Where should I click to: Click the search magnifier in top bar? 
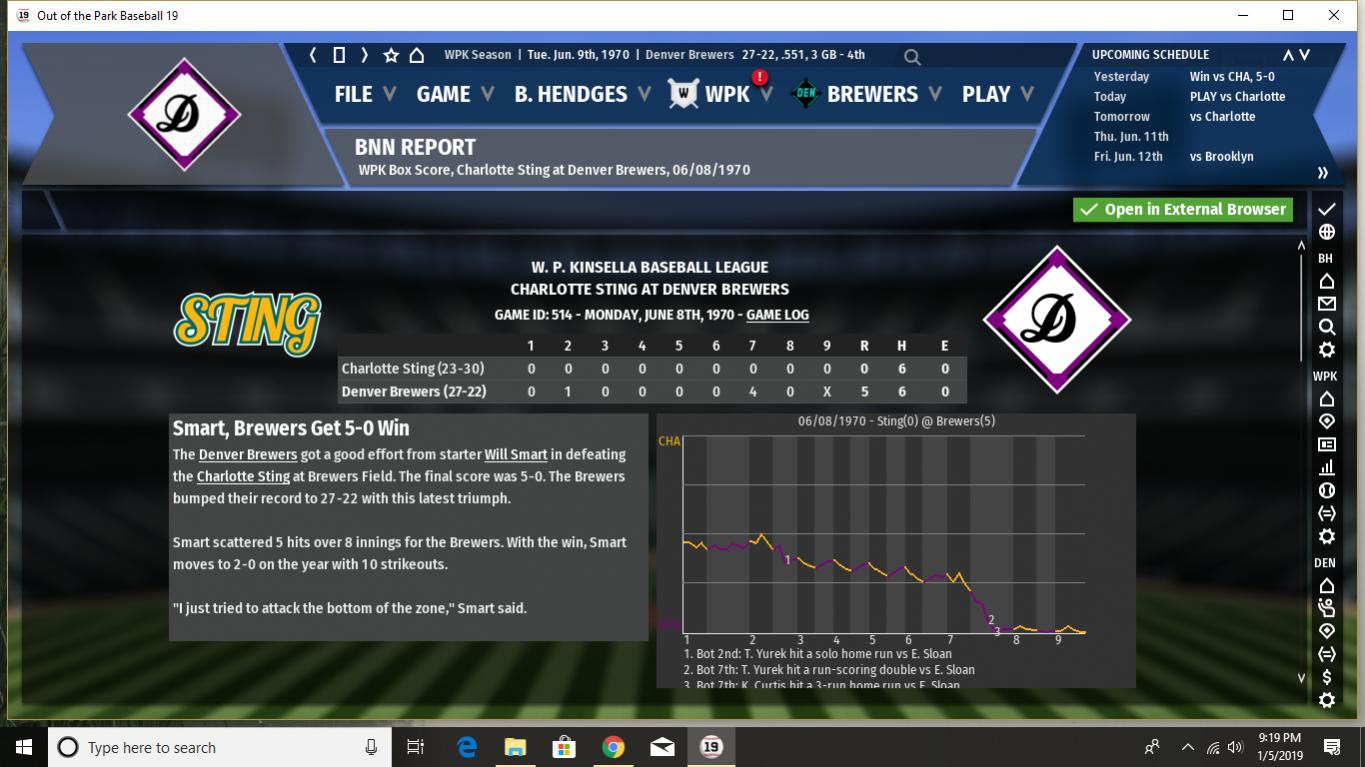(912, 57)
